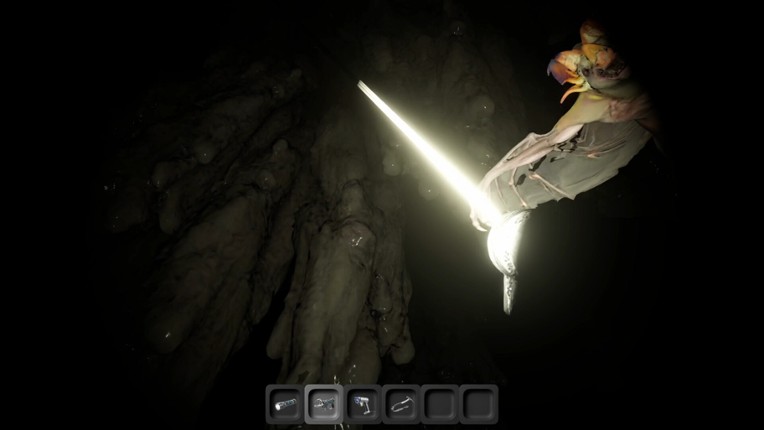Select the curved hook tool slot

(x=401, y=404)
